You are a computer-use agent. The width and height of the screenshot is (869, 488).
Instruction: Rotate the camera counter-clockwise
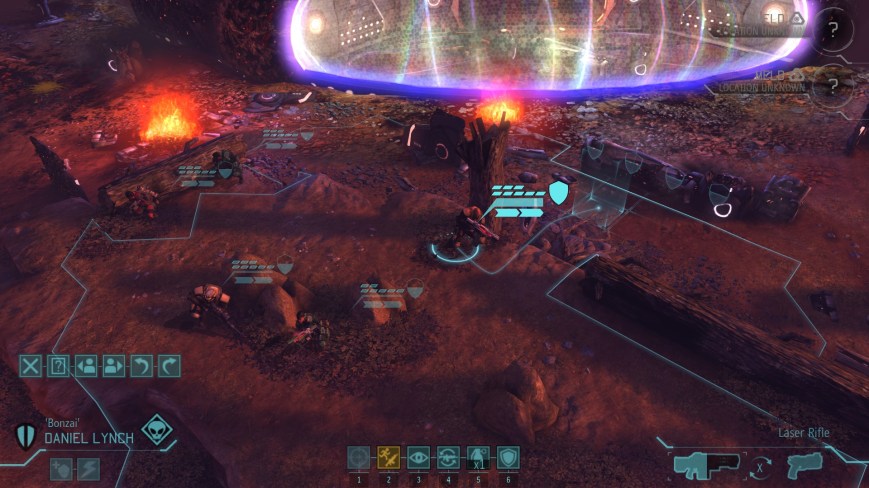pyautogui.click(x=141, y=365)
